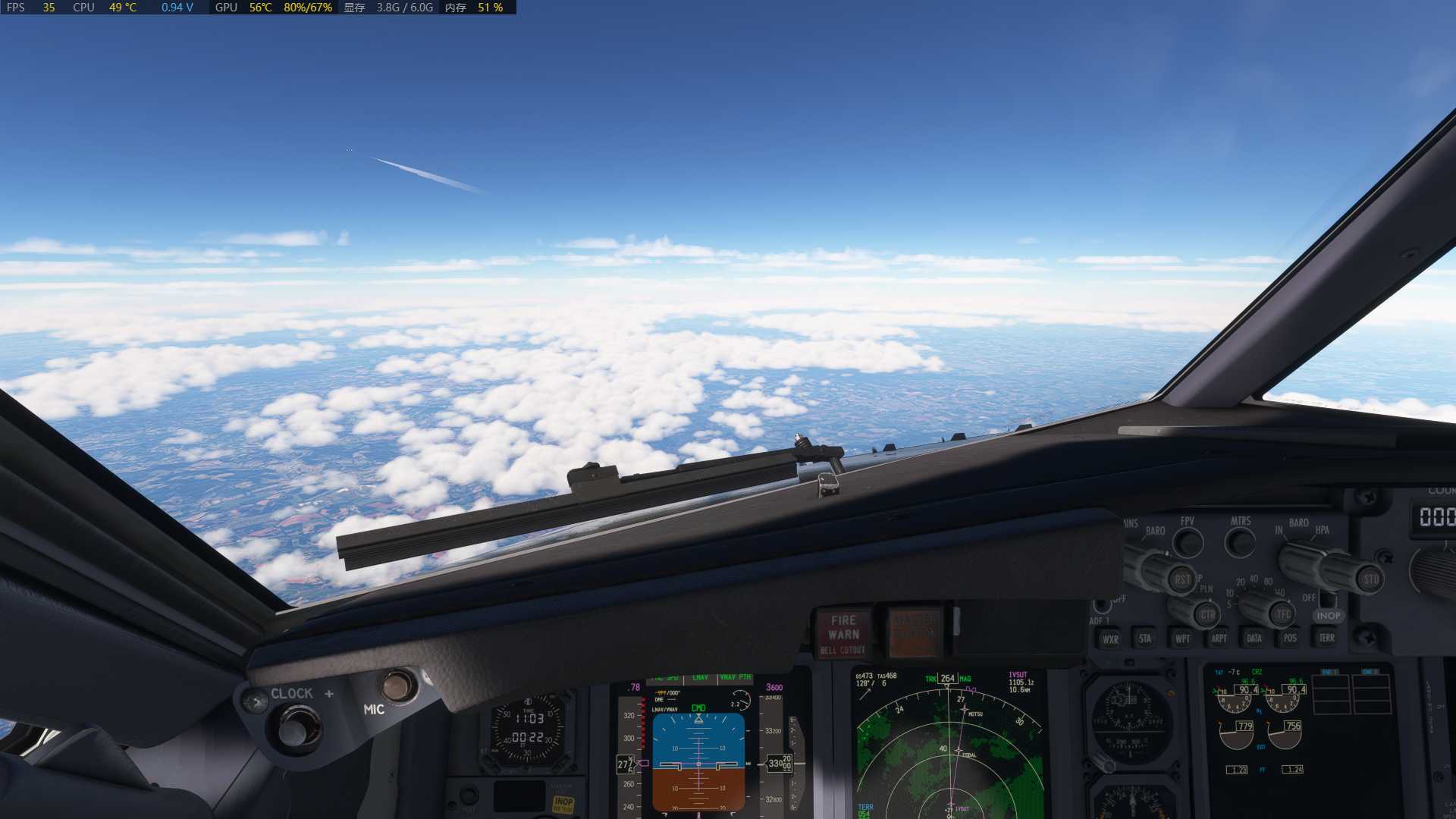Toggle the DATA display button
This screenshot has width=1456, height=819.
pos(1254,639)
